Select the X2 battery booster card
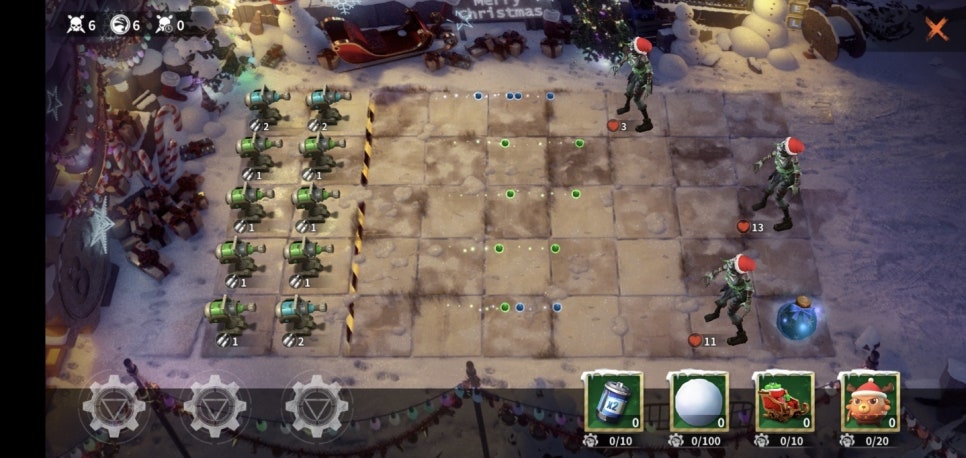 613,402
